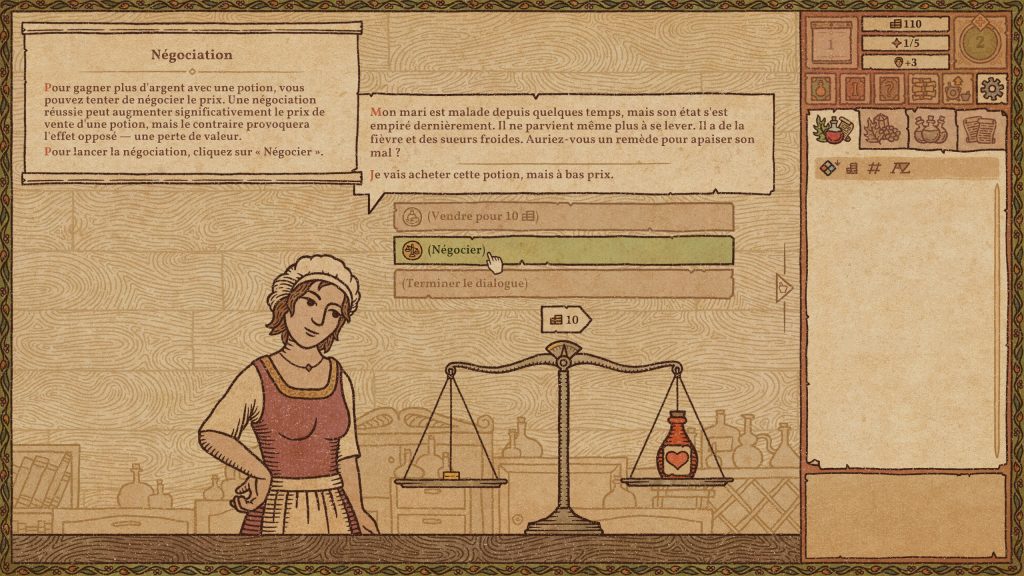Select Terminer le dialogue option
Viewport: 1024px width, 576px height.
(x=563, y=283)
